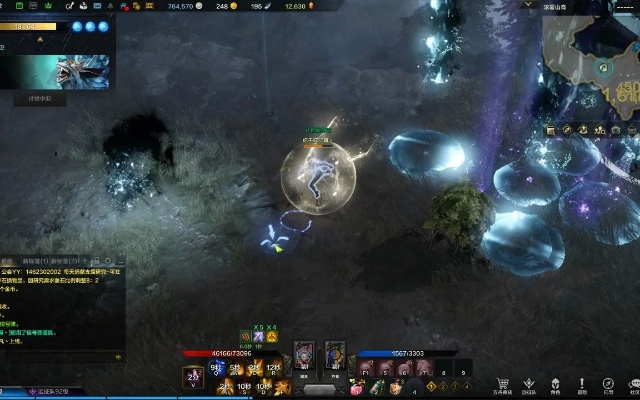
Task: Click the abandon raid button under boss portrait
Action: coord(39,99)
